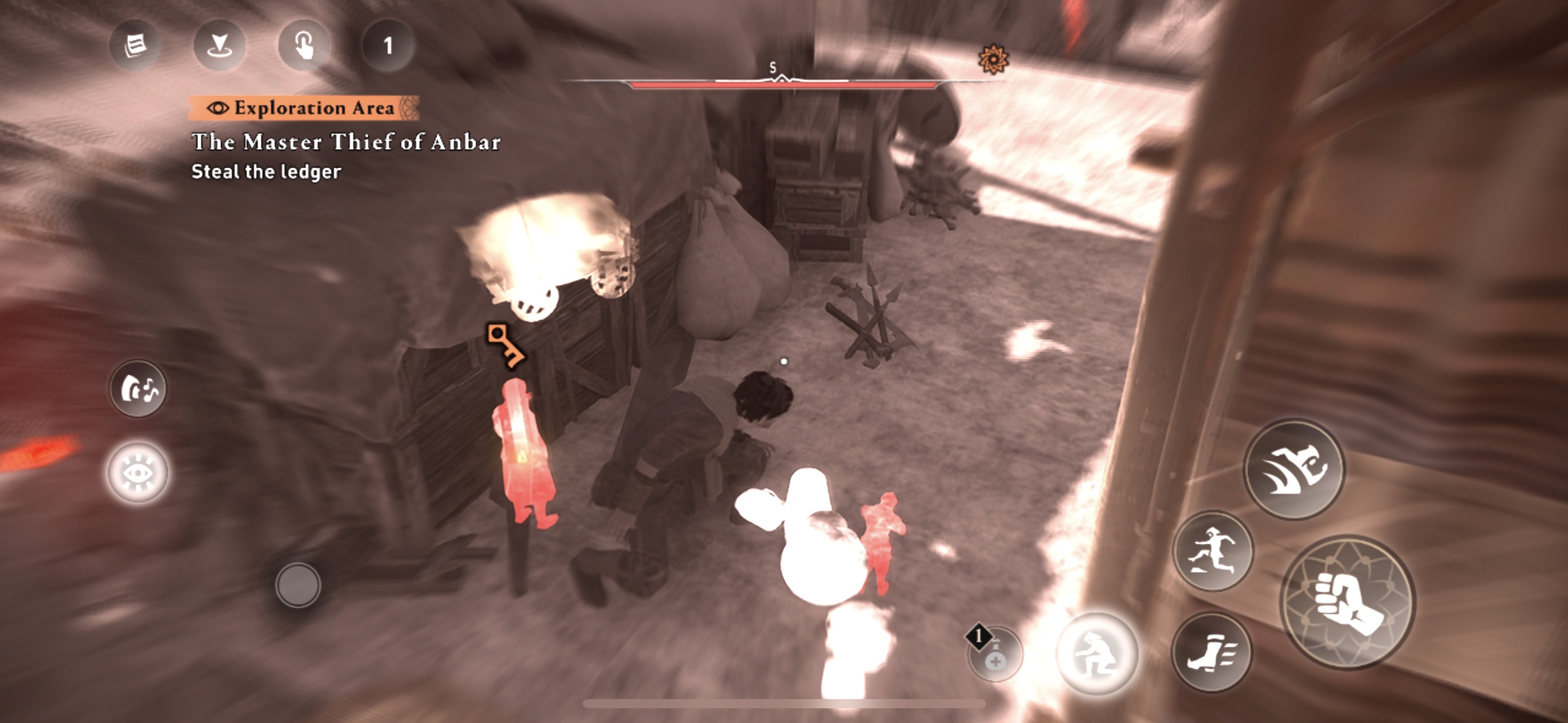Toggle the glowing eye vision button
Viewport: 1568px width, 723px height.
pyautogui.click(x=138, y=473)
